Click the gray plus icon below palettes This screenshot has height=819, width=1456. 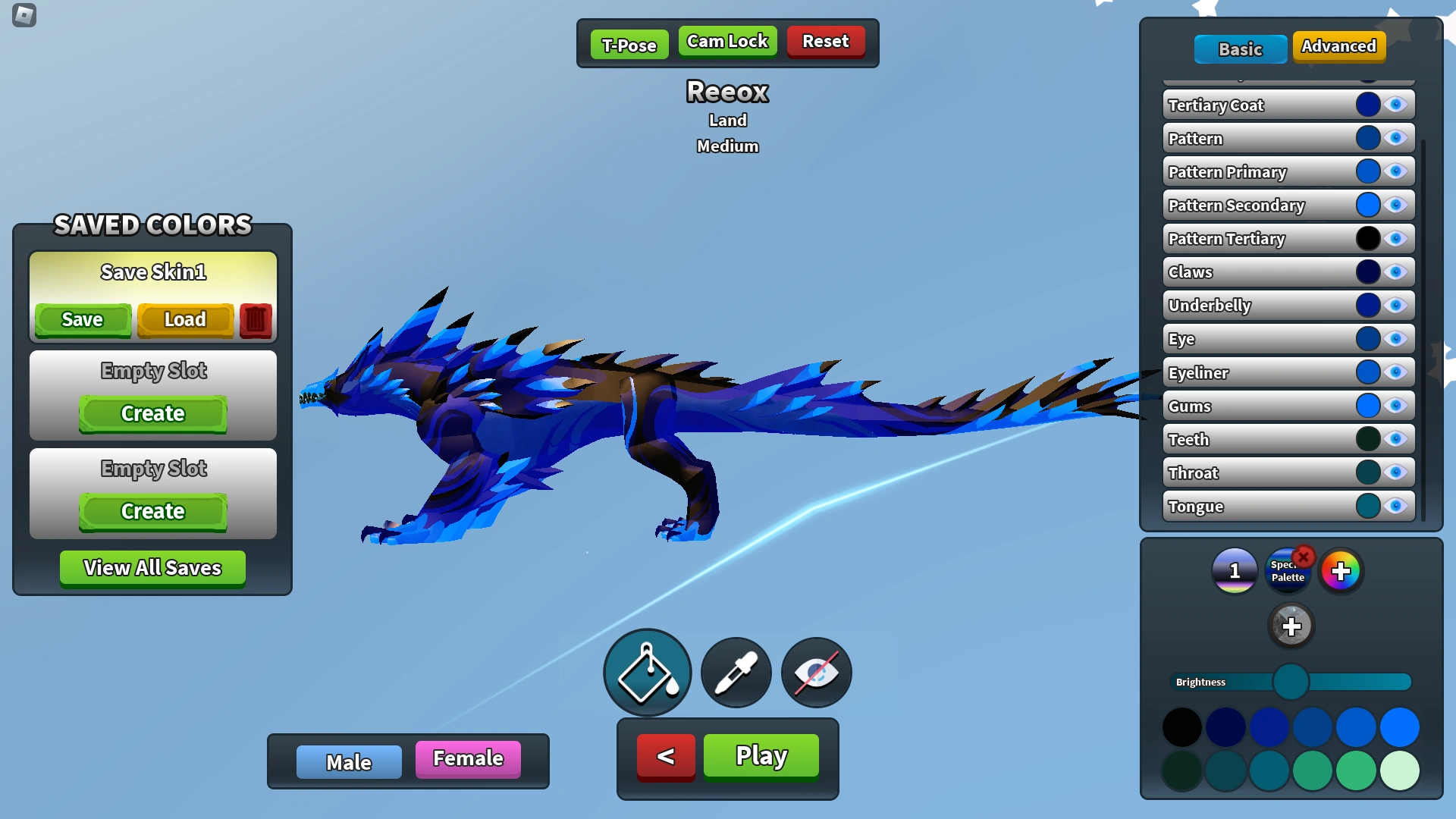coord(1291,626)
